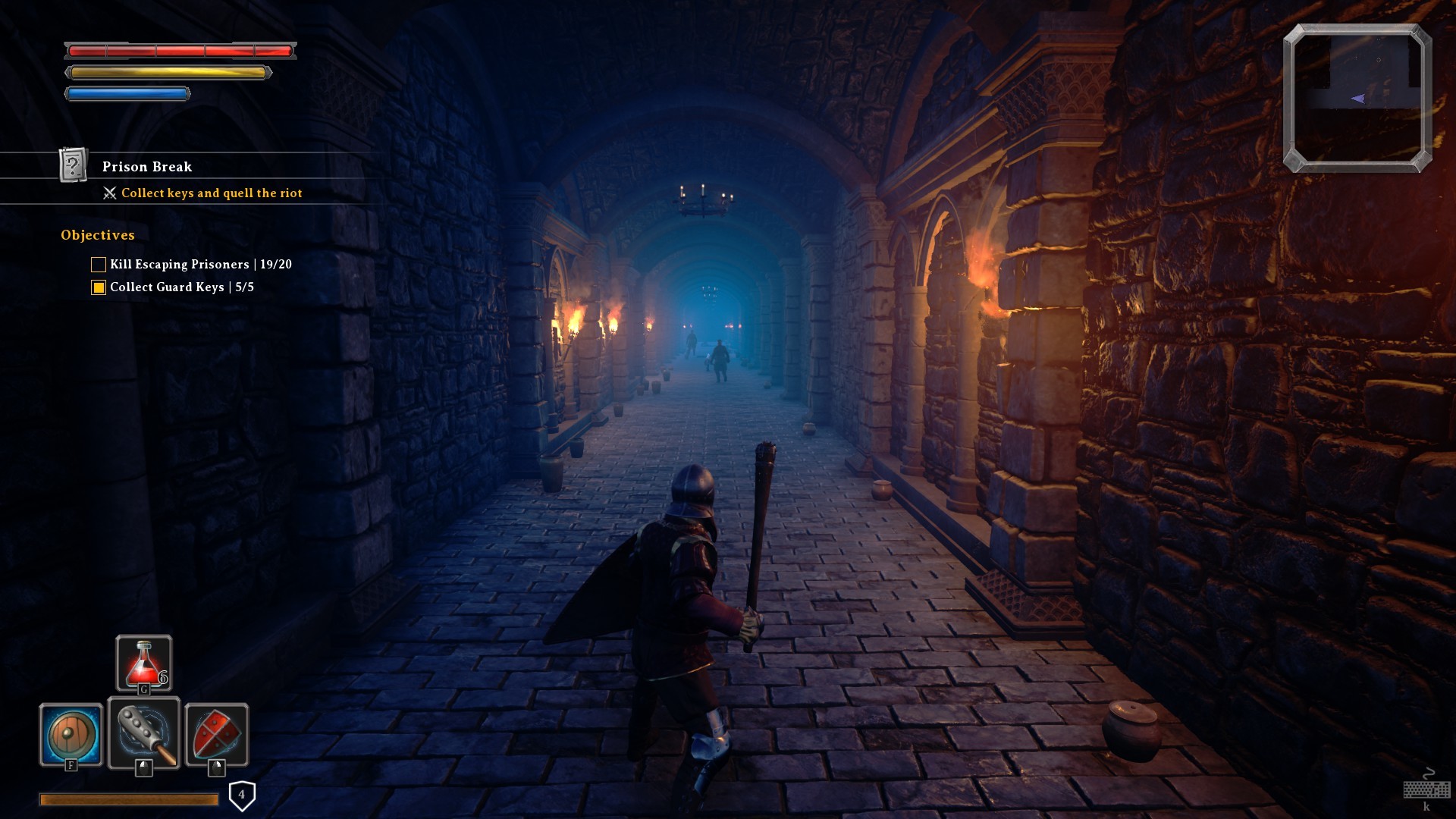
Task: Click the level 4 shield badge
Action: pos(241,793)
